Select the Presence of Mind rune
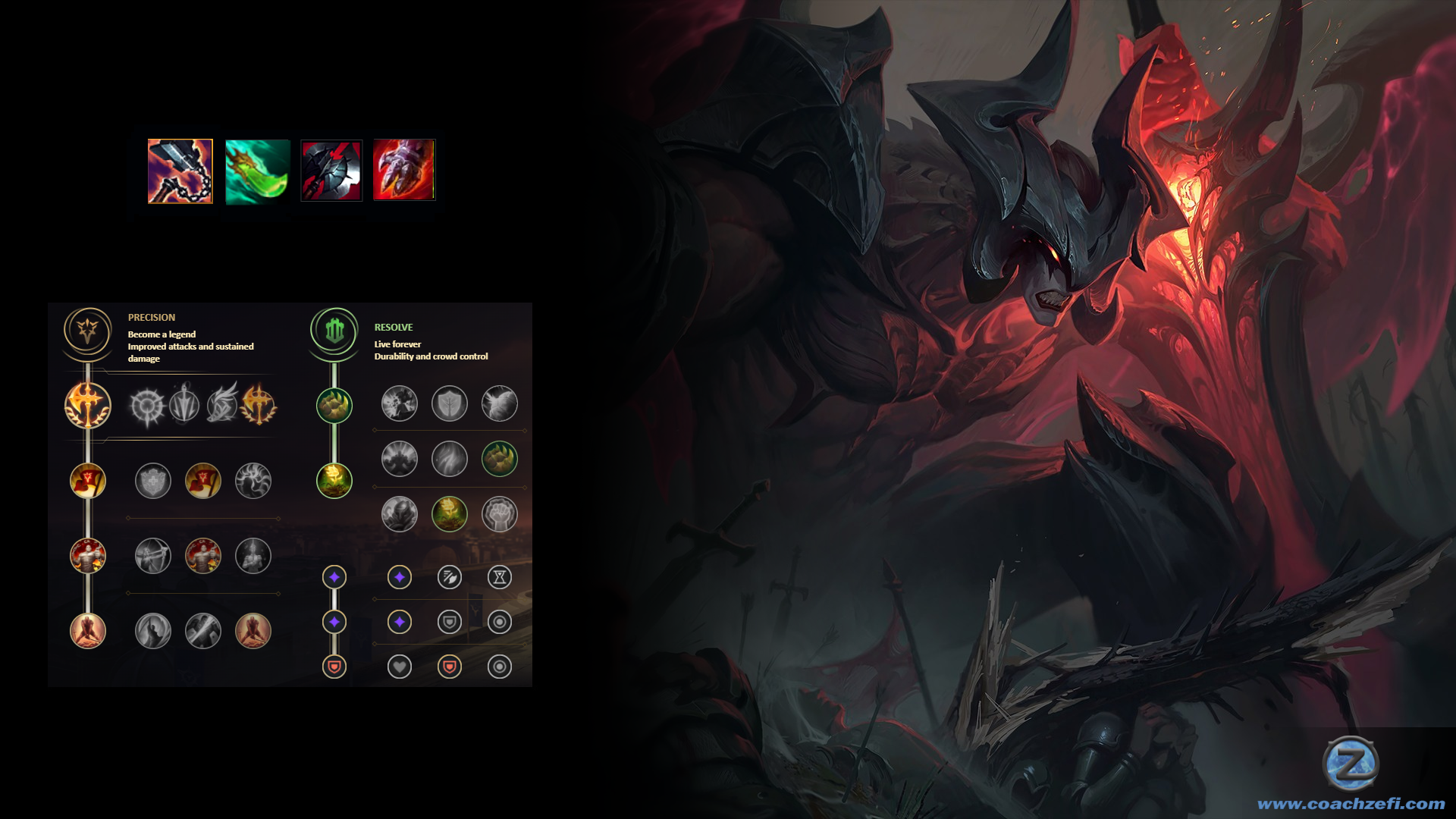Viewport: 1456px width, 819px height. click(x=253, y=481)
